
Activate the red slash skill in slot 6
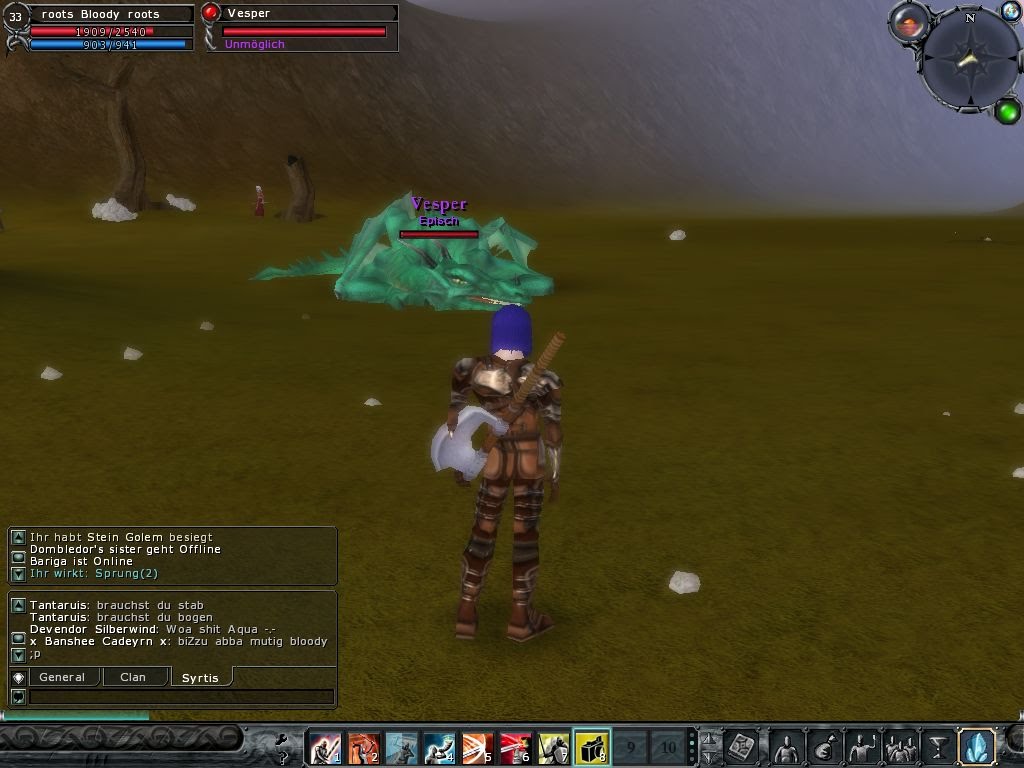(515, 747)
